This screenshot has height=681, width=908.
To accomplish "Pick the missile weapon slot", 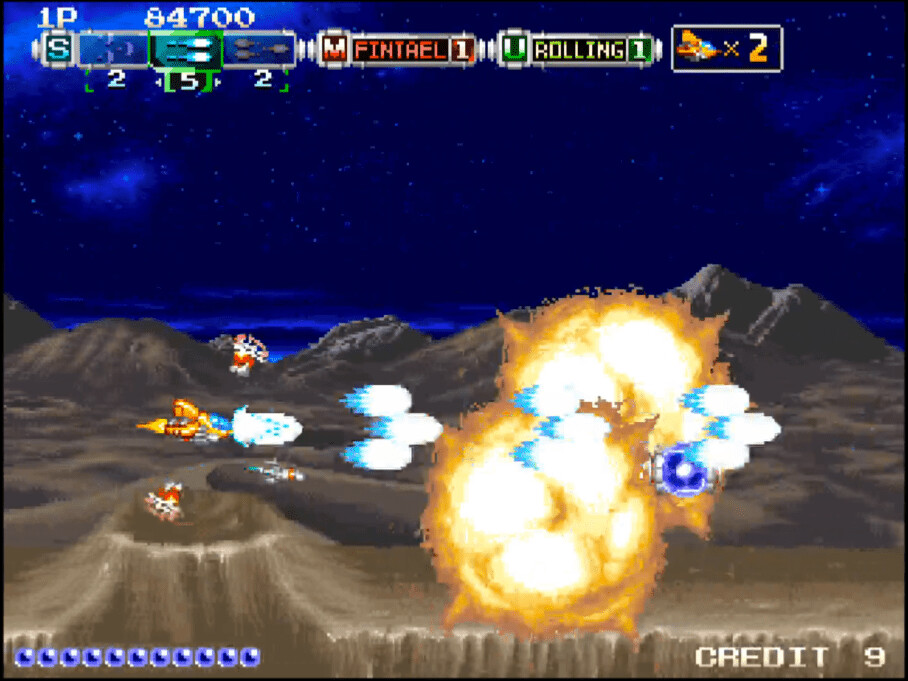I will point(258,49).
